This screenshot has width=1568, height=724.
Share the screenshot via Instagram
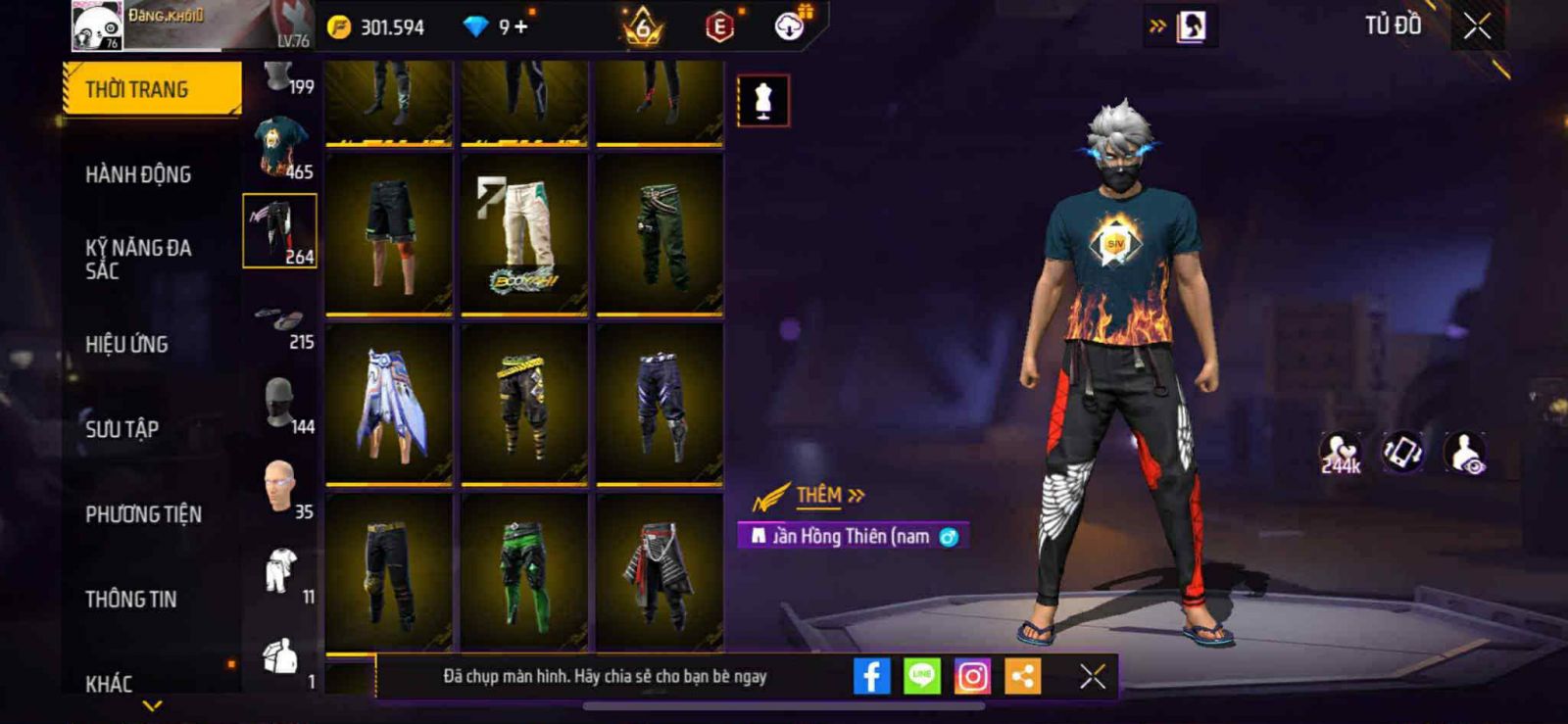coord(972,676)
